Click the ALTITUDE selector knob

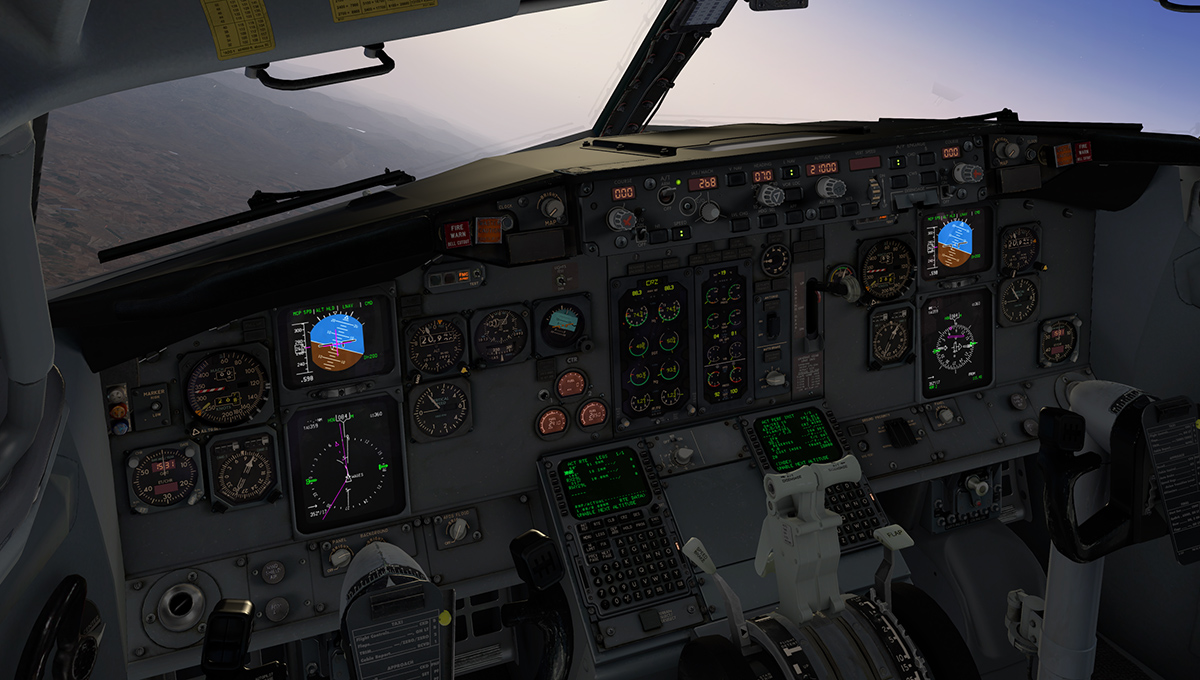pos(830,188)
